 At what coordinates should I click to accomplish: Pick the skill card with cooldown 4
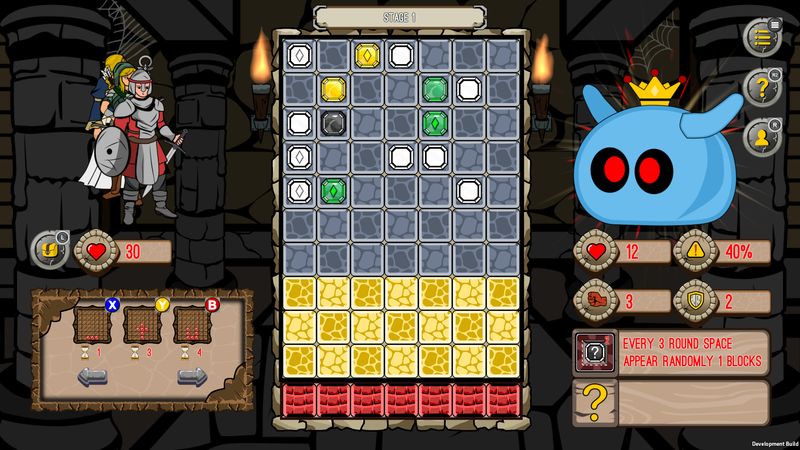pos(191,325)
